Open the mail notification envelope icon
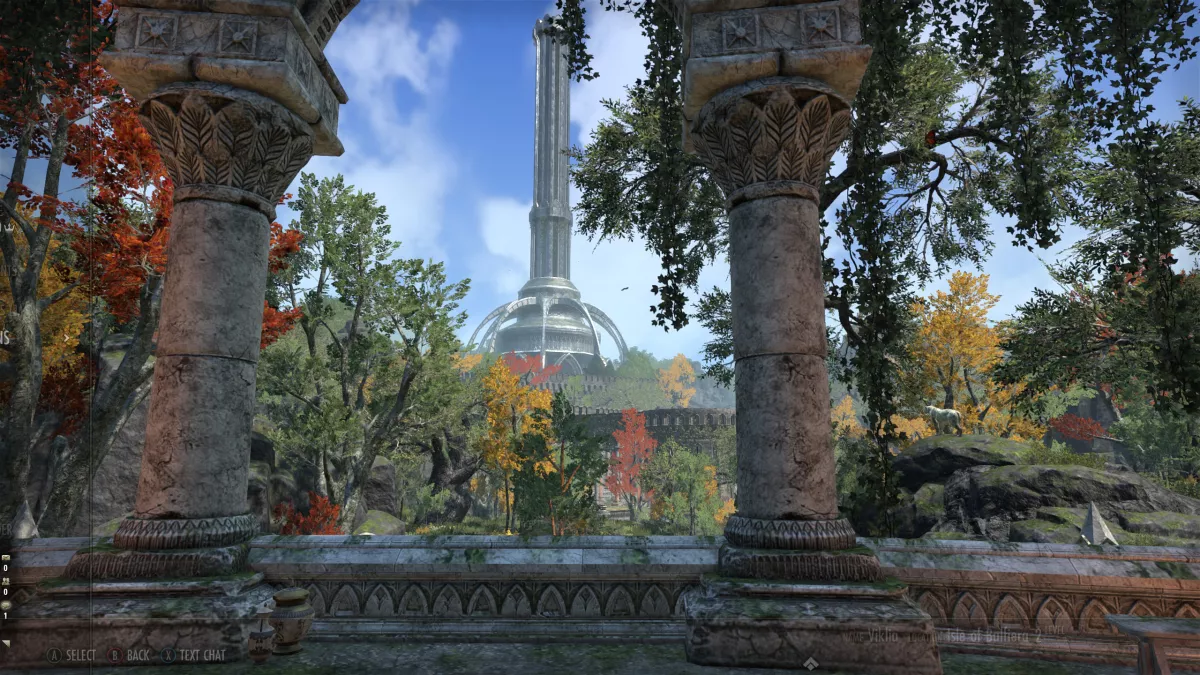1200x675 pixels. click(x=6, y=557)
